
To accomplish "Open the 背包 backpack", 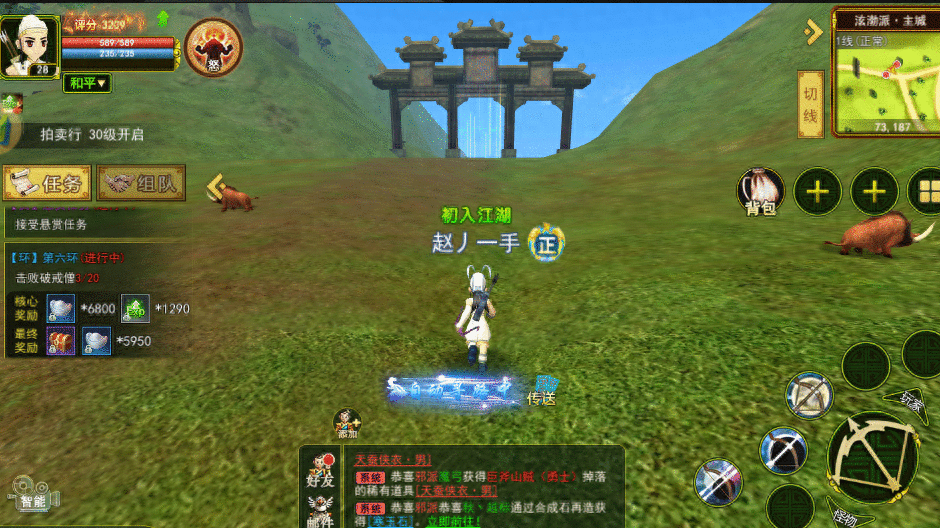I will coord(761,191).
